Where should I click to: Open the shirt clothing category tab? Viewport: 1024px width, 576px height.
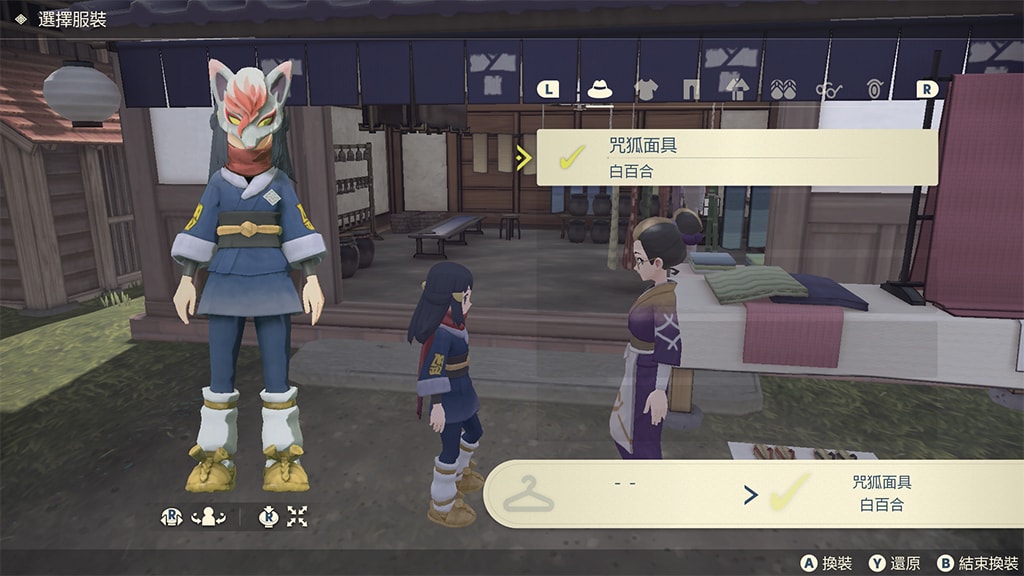[x=646, y=89]
